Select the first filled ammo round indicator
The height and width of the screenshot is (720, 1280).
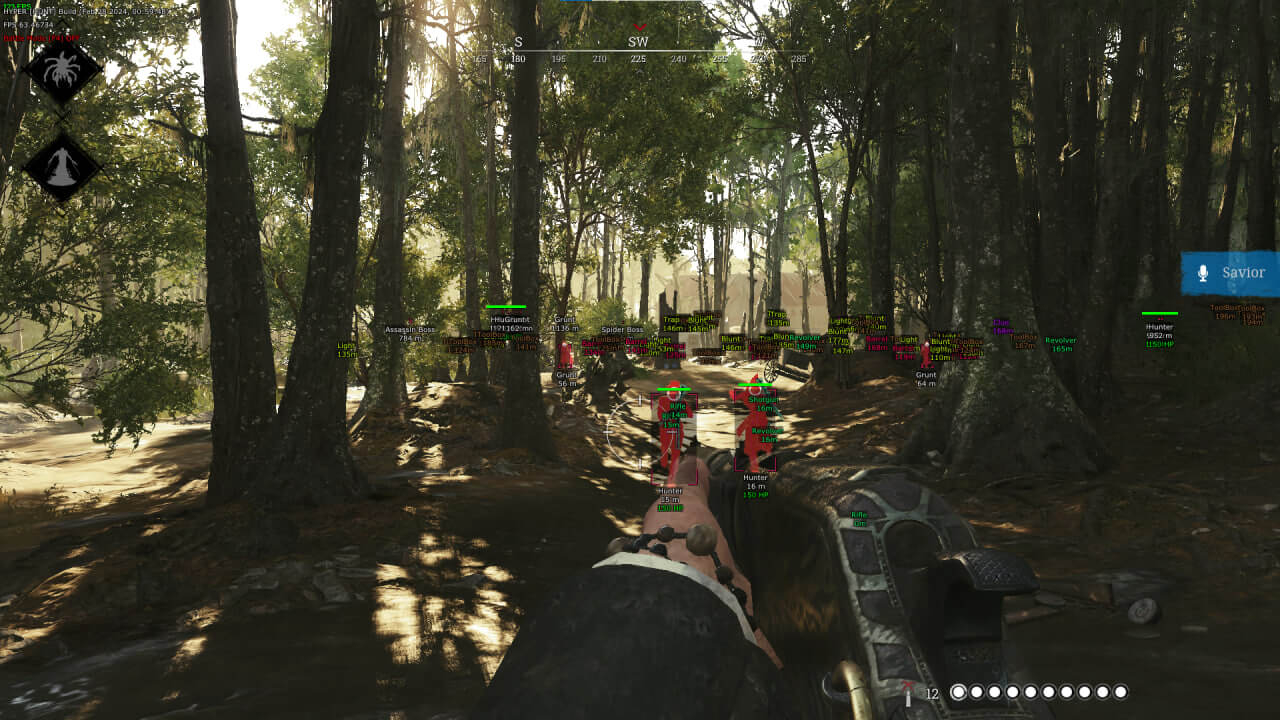tap(959, 690)
